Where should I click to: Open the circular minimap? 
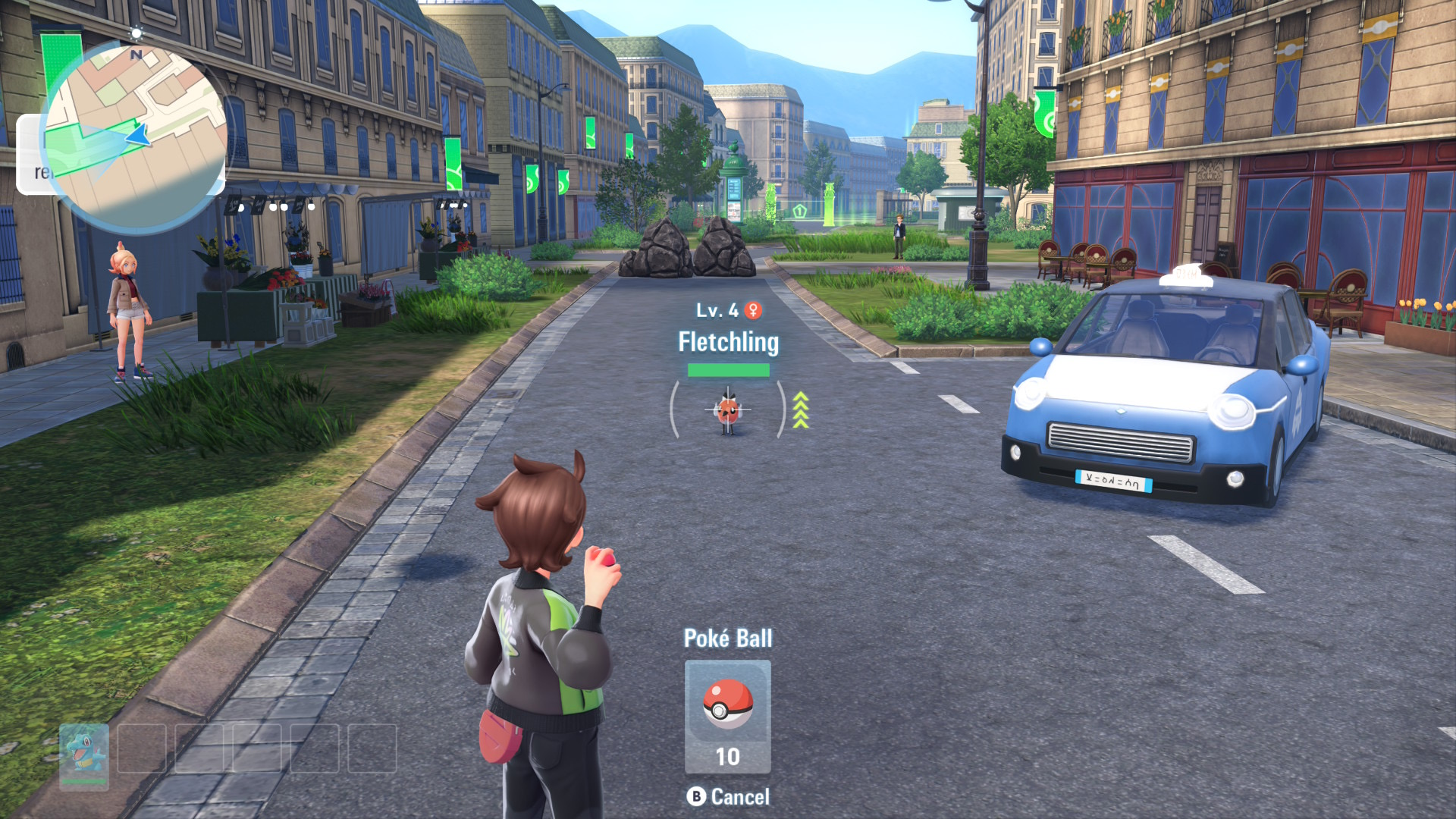[136, 136]
